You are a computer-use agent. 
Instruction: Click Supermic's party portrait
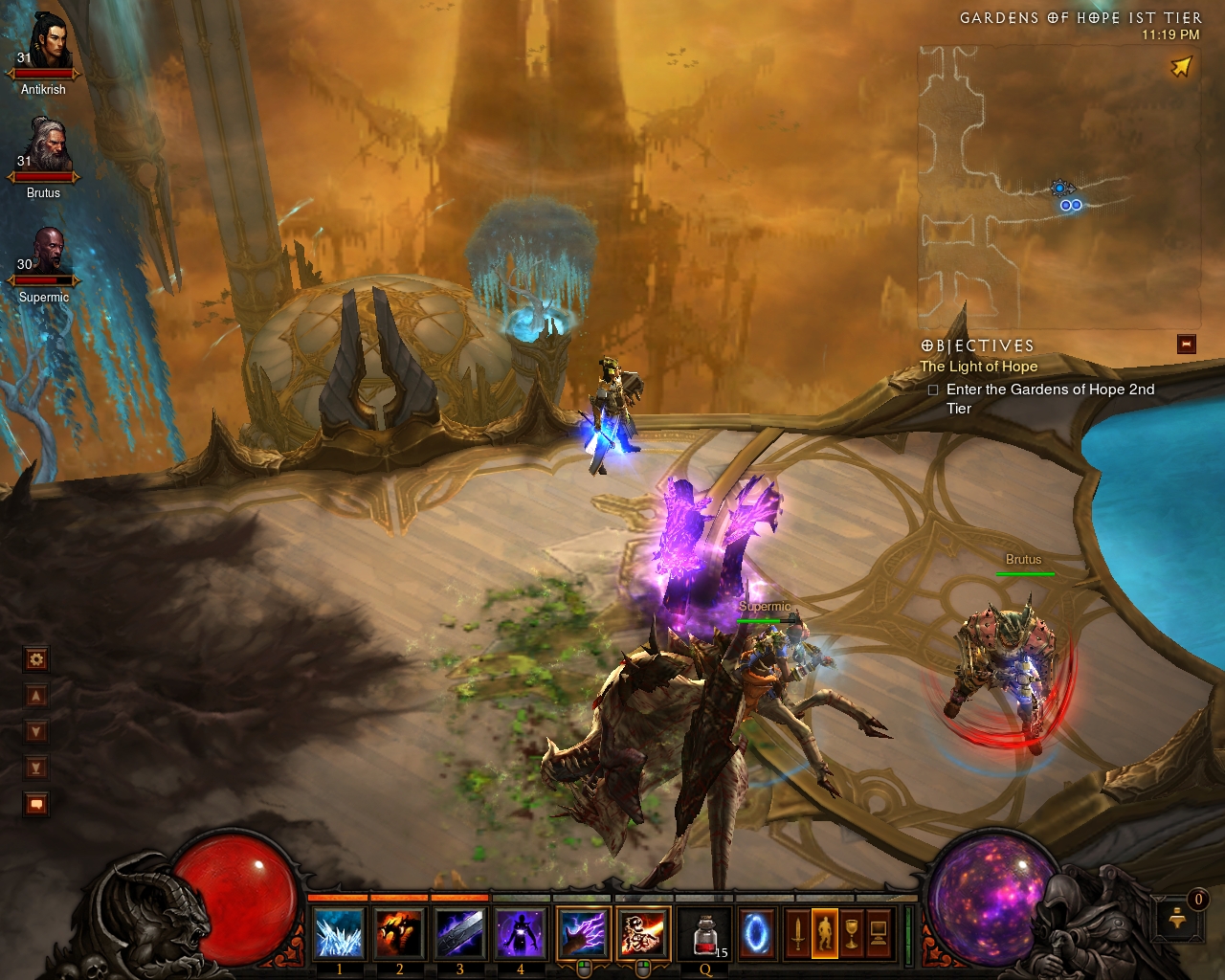(46, 249)
